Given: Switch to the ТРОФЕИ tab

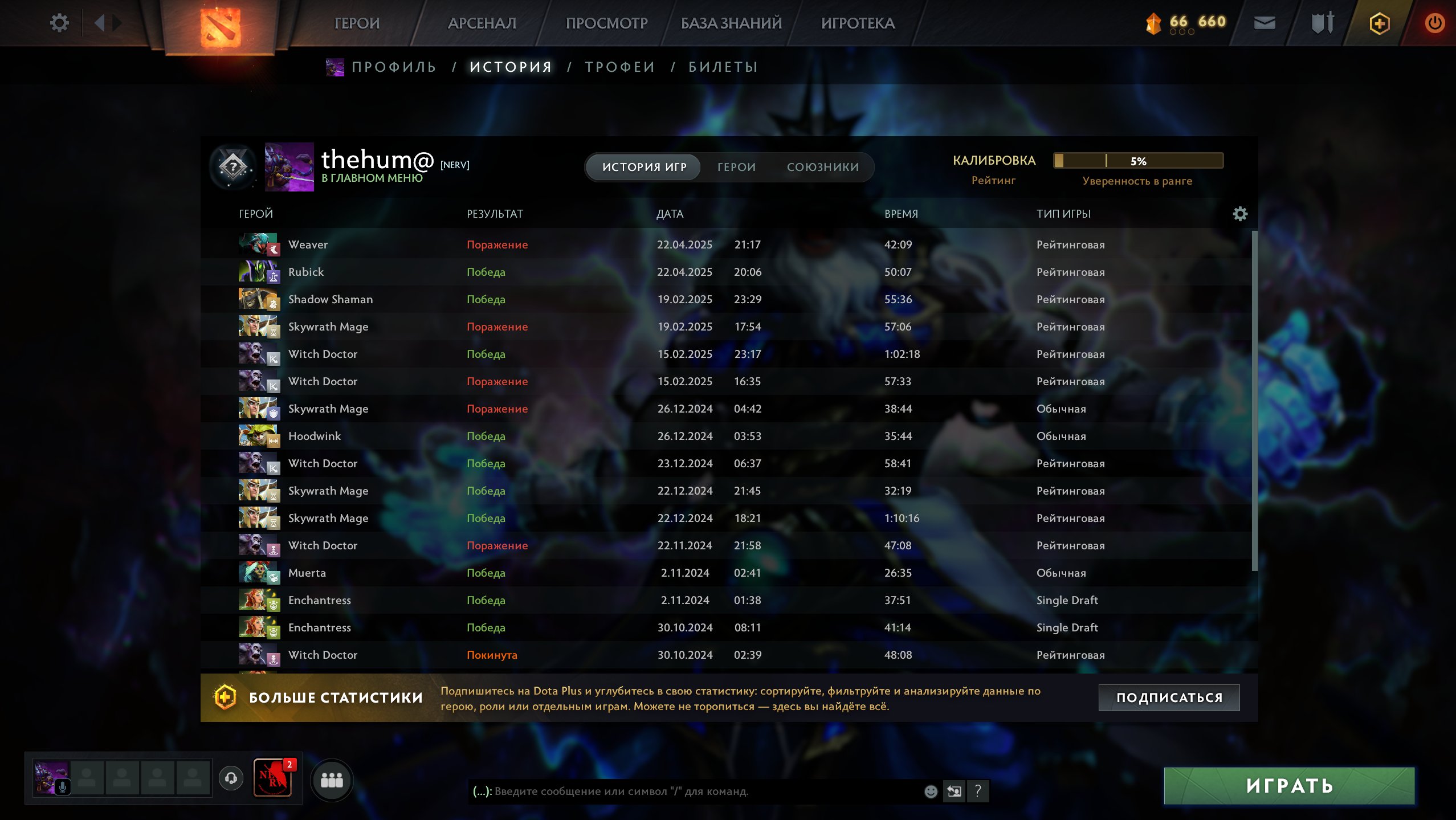Looking at the screenshot, I should click(x=620, y=66).
